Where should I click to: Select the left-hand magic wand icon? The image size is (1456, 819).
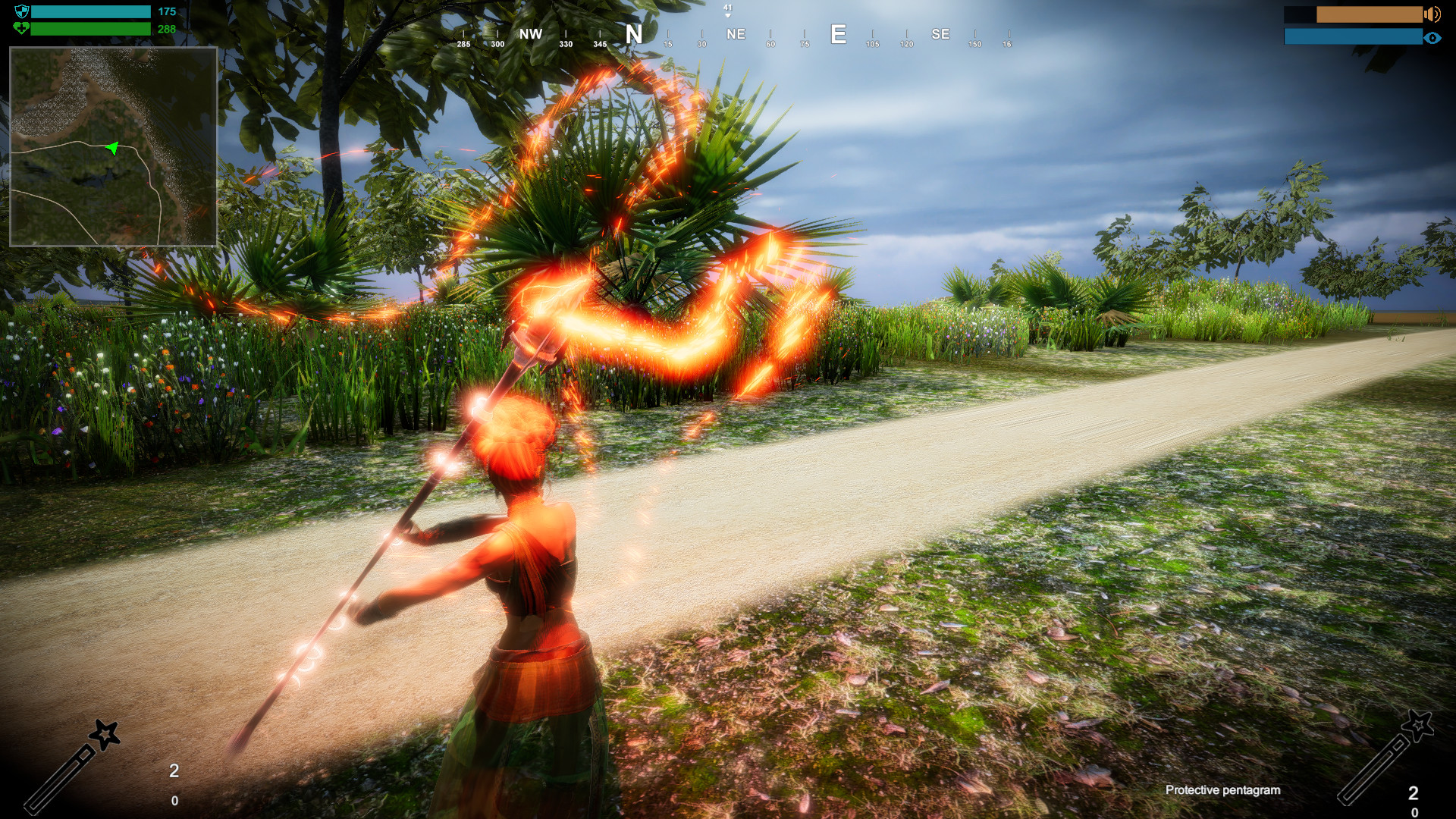pos(73,766)
